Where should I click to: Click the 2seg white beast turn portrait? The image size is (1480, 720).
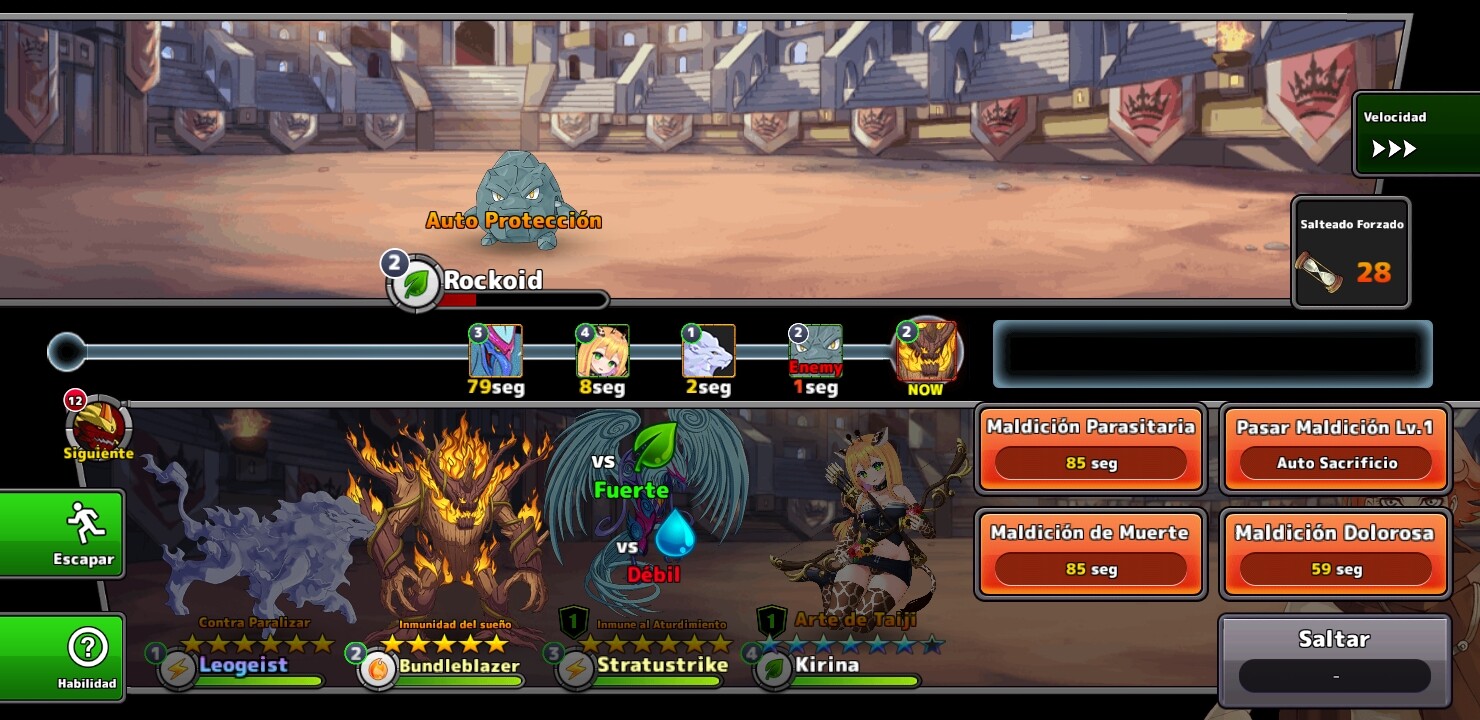[x=708, y=351]
